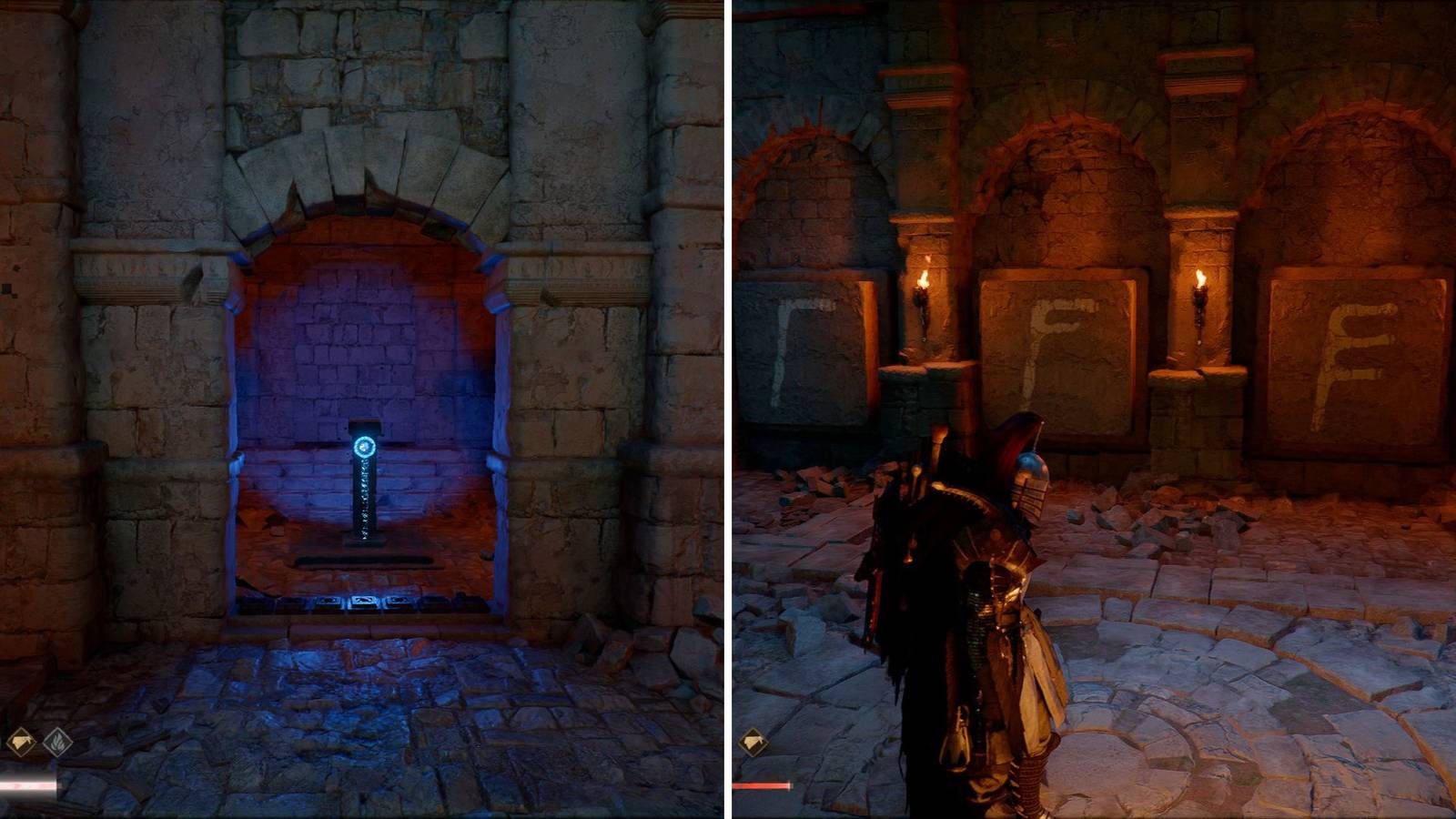Screen dimensions: 1456x819
Task: Select the right split-screen view
Action: 1092,409
